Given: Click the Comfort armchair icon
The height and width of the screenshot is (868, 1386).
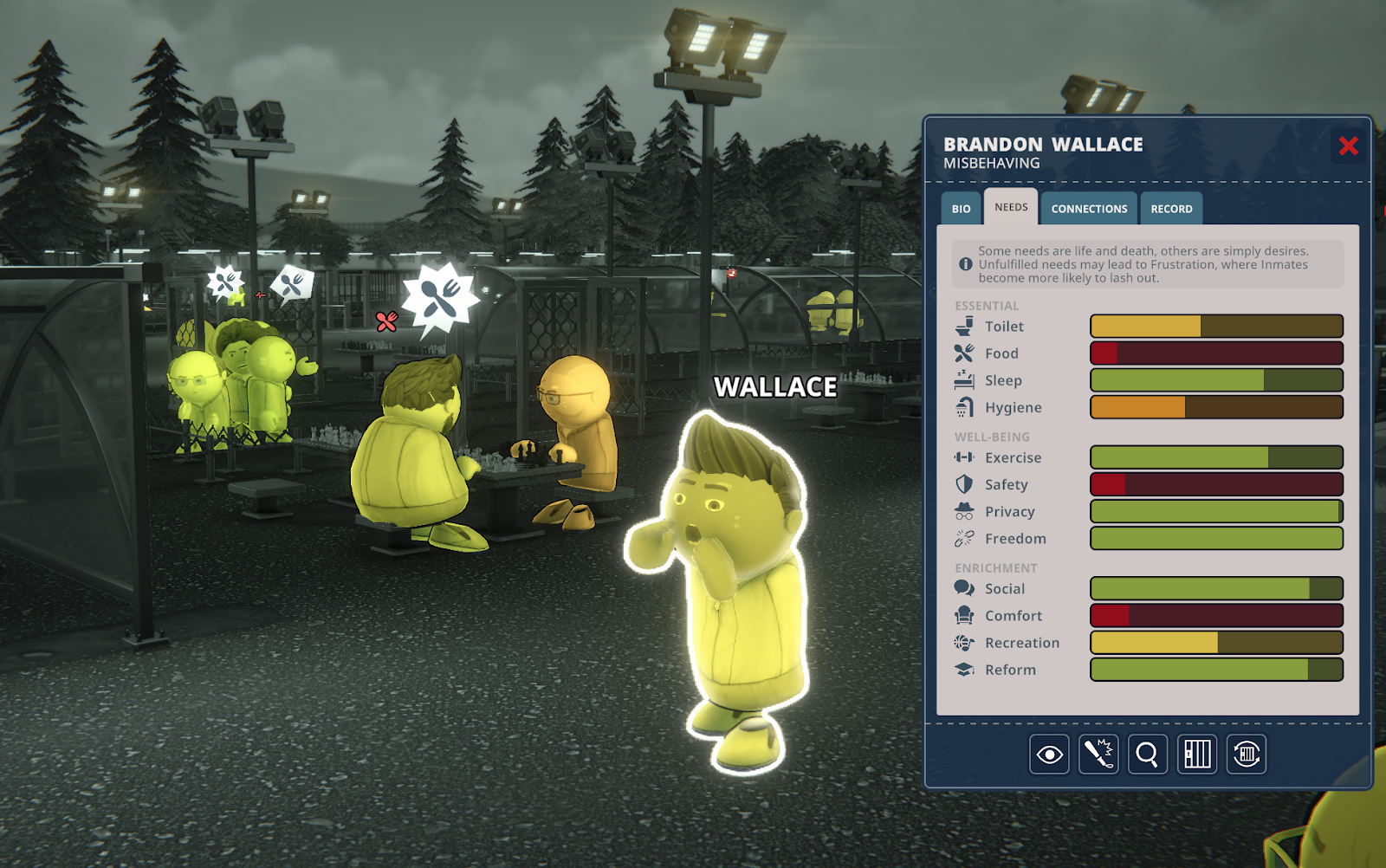Looking at the screenshot, I should 963,616.
